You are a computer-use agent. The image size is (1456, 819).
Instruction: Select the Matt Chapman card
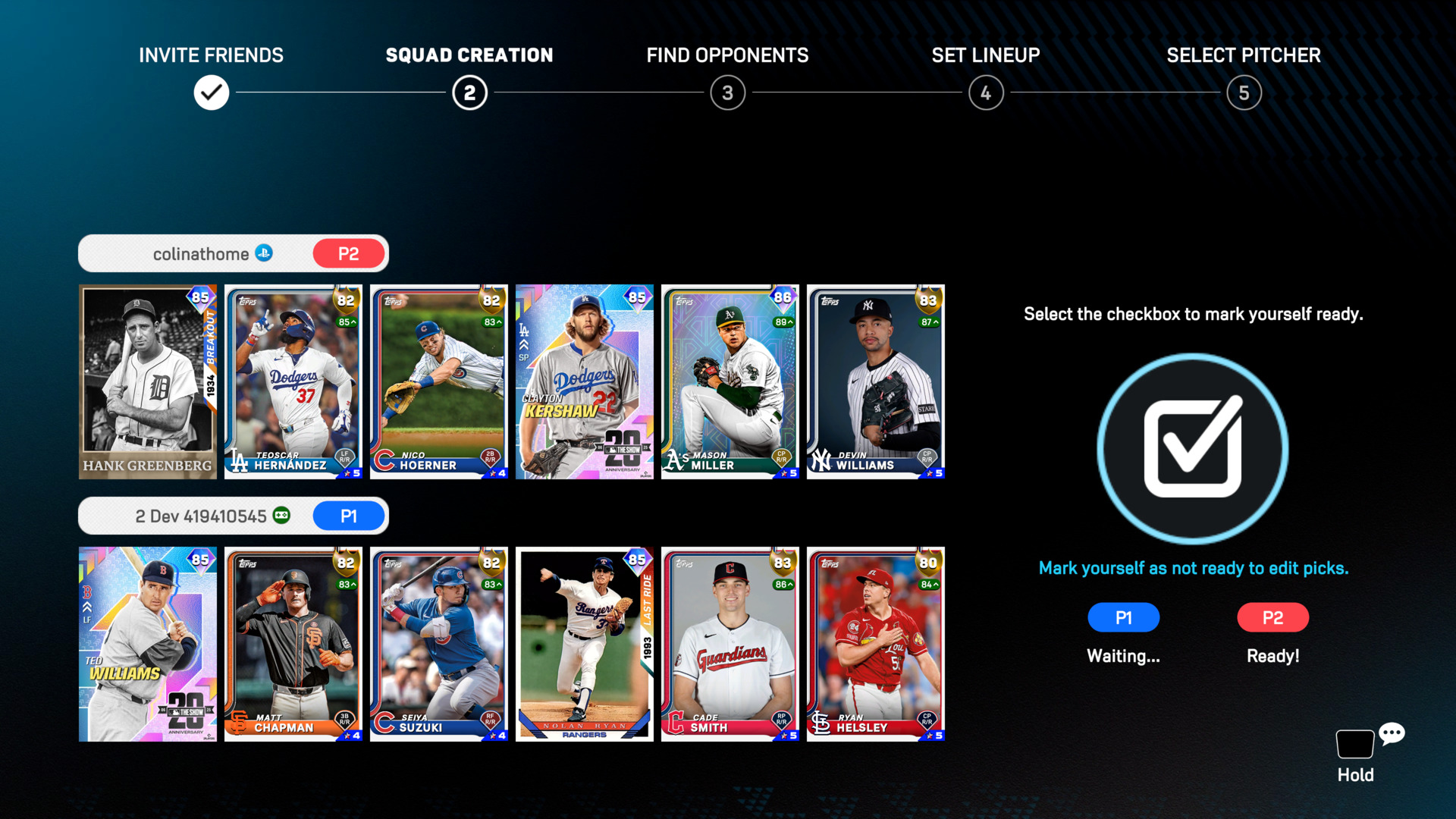click(x=293, y=644)
